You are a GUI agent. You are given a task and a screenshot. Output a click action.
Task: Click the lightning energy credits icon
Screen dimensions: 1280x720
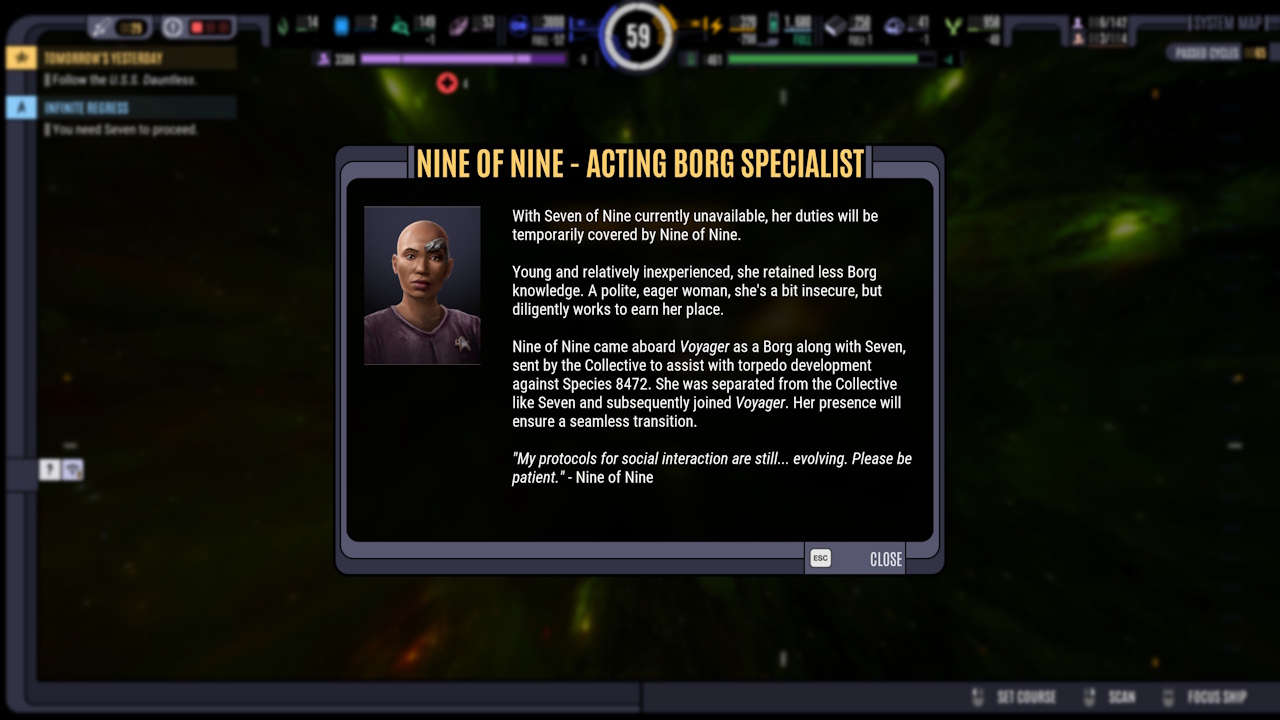[x=716, y=27]
